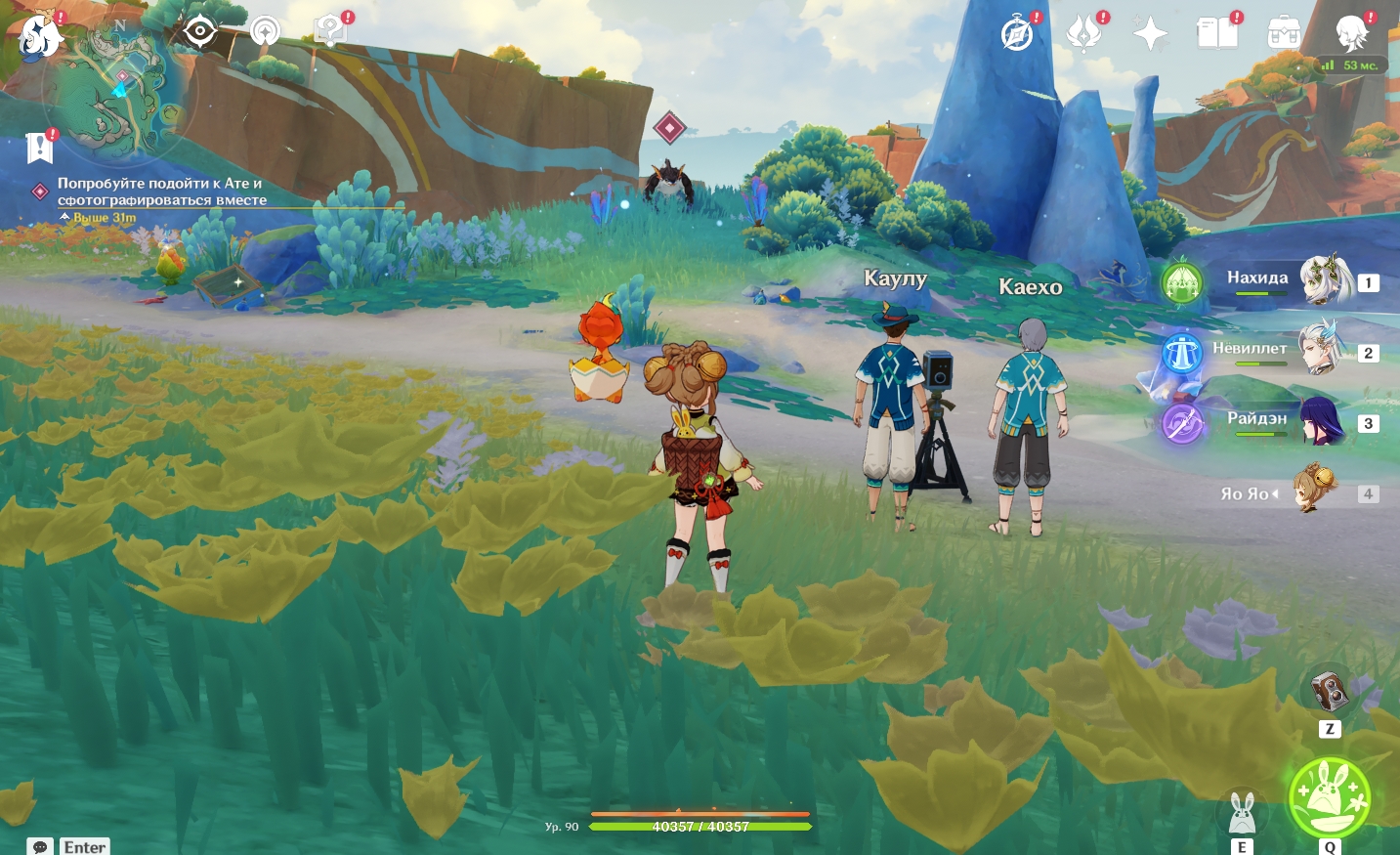This screenshot has height=855, width=1400.
Task: Open the circular arrow icon beside the minimap
Action: [x=265, y=32]
